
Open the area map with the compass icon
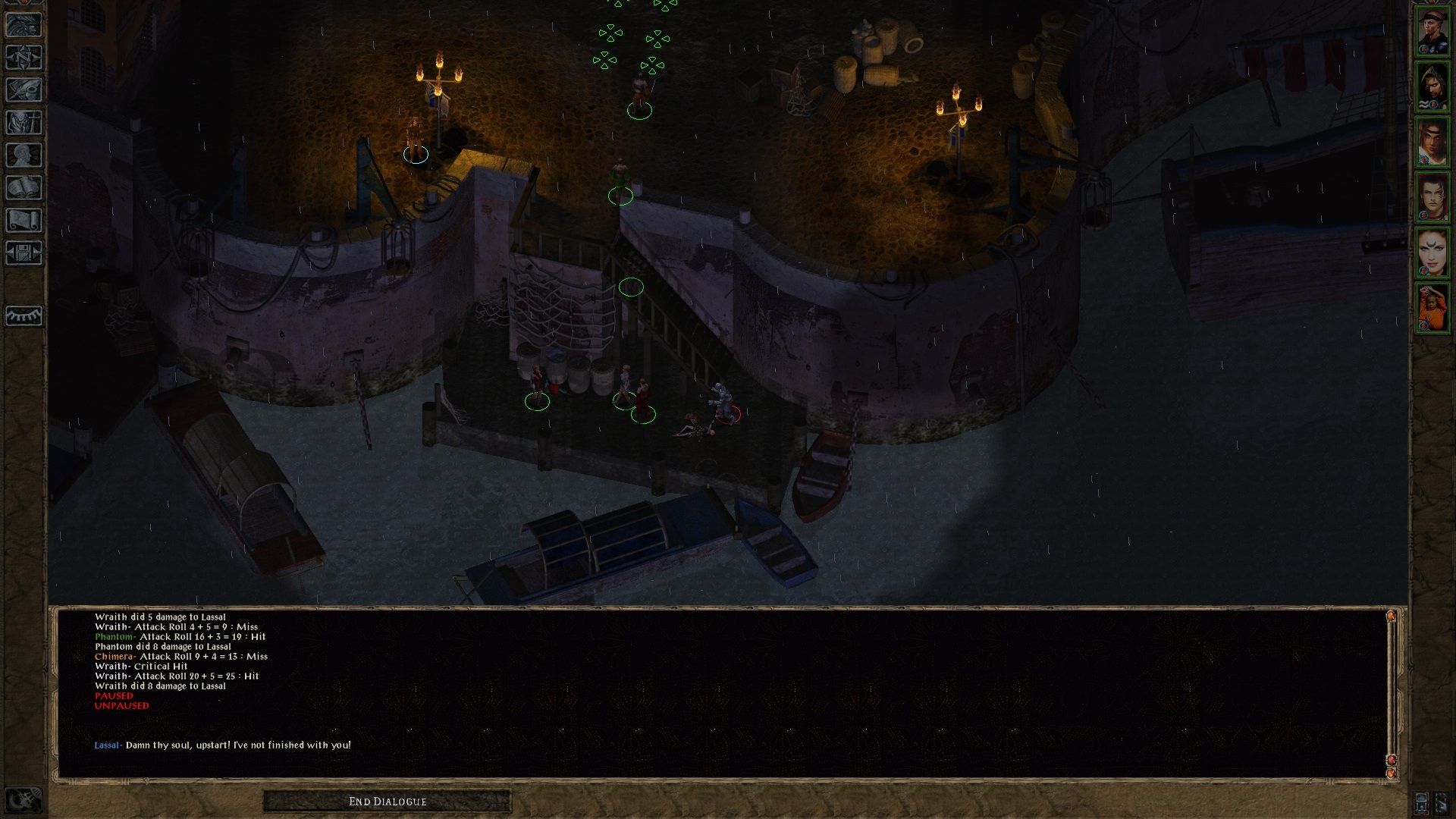coord(24,57)
